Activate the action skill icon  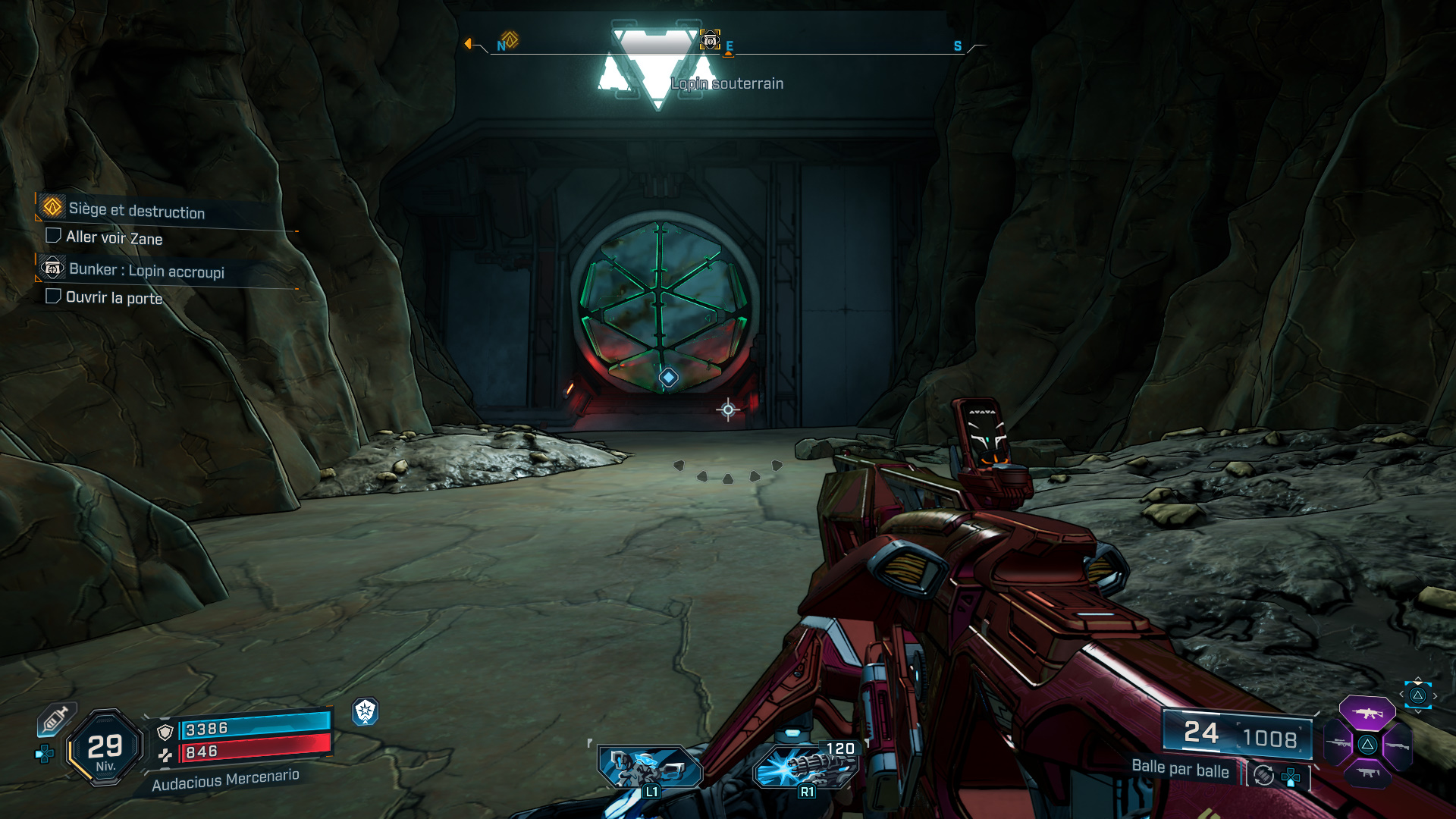pyautogui.click(x=649, y=767)
